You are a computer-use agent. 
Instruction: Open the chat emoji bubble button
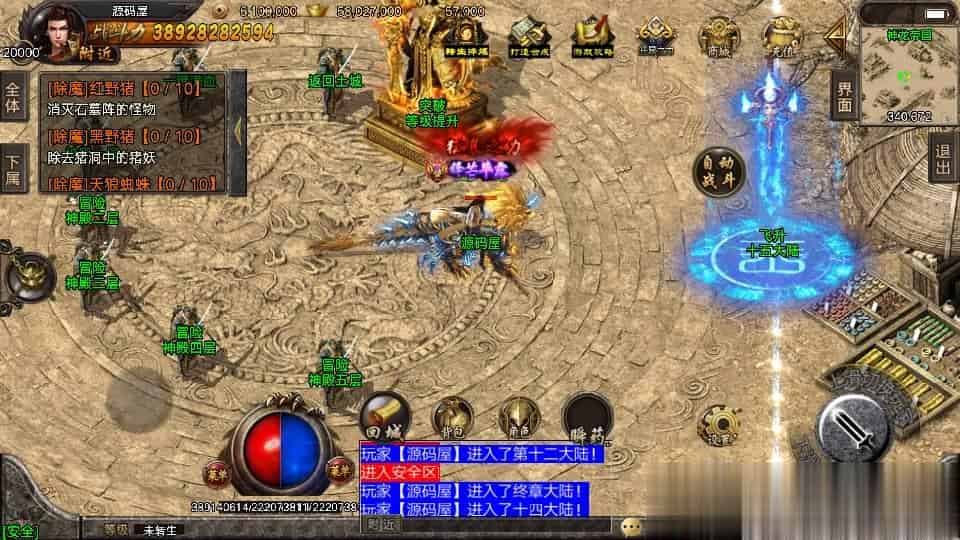[x=630, y=525]
